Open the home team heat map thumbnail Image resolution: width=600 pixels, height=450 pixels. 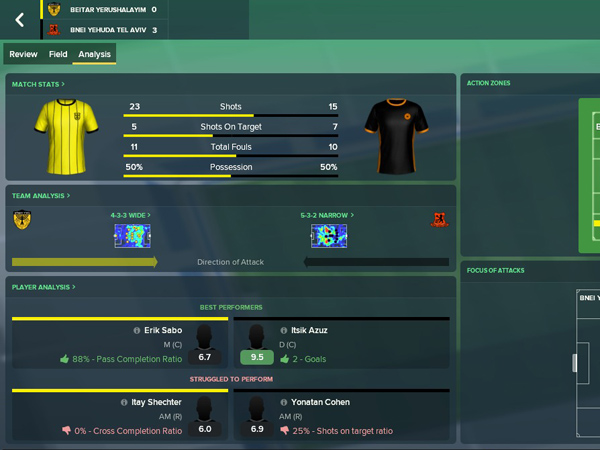(x=131, y=236)
